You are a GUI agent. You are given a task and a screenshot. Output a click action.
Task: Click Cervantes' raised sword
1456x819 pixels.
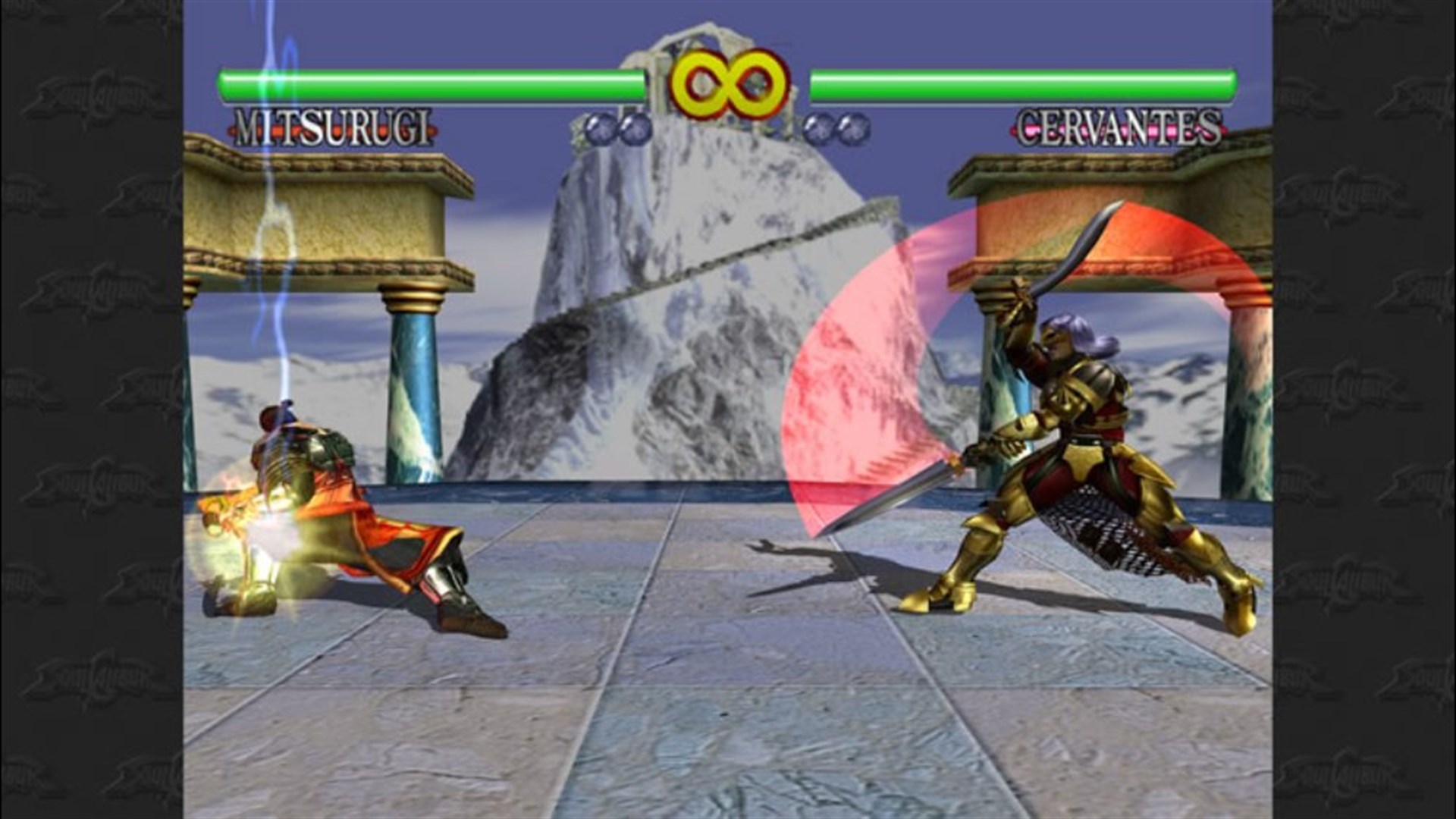[x=1077, y=250]
